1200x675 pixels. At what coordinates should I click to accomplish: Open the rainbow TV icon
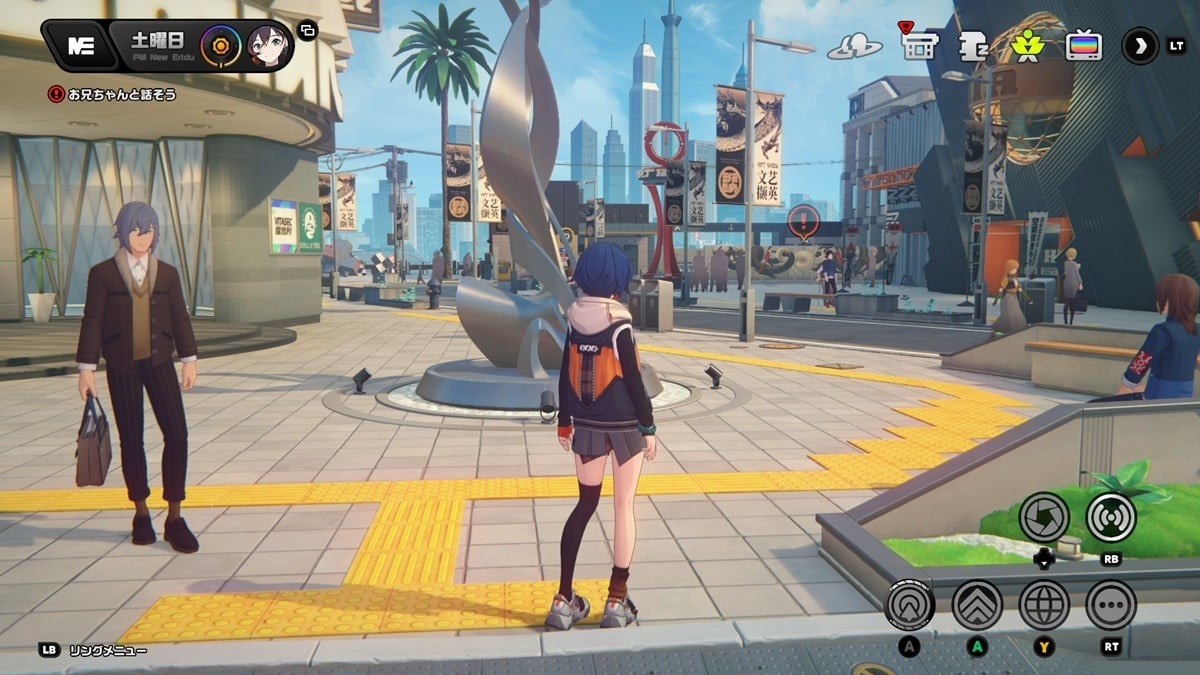click(x=1084, y=46)
